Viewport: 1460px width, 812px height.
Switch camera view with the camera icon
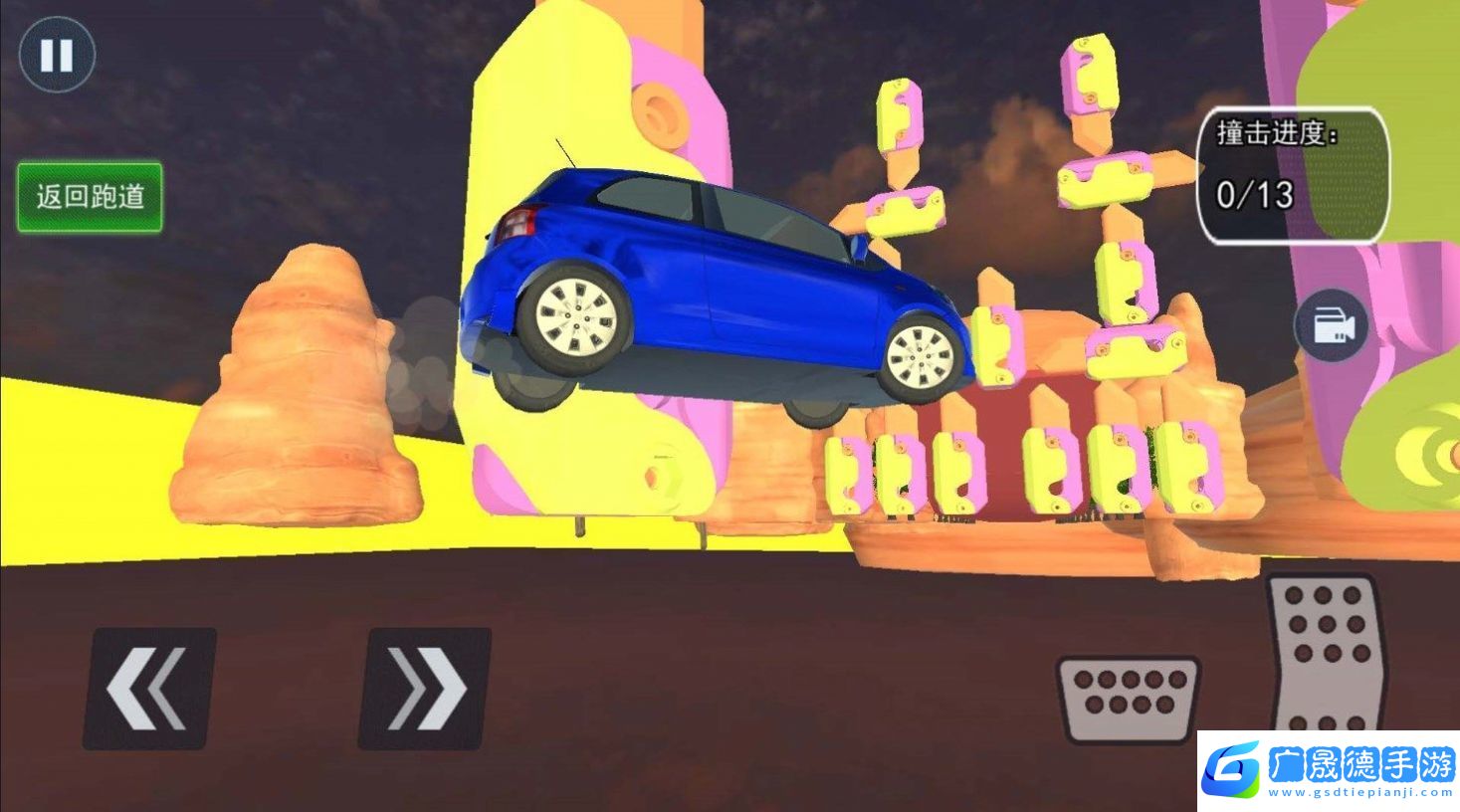pos(1332,325)
